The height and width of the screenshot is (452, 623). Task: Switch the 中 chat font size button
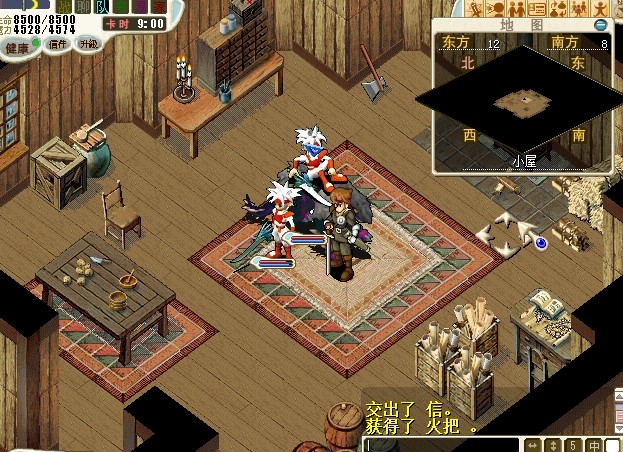coord(594,444)
